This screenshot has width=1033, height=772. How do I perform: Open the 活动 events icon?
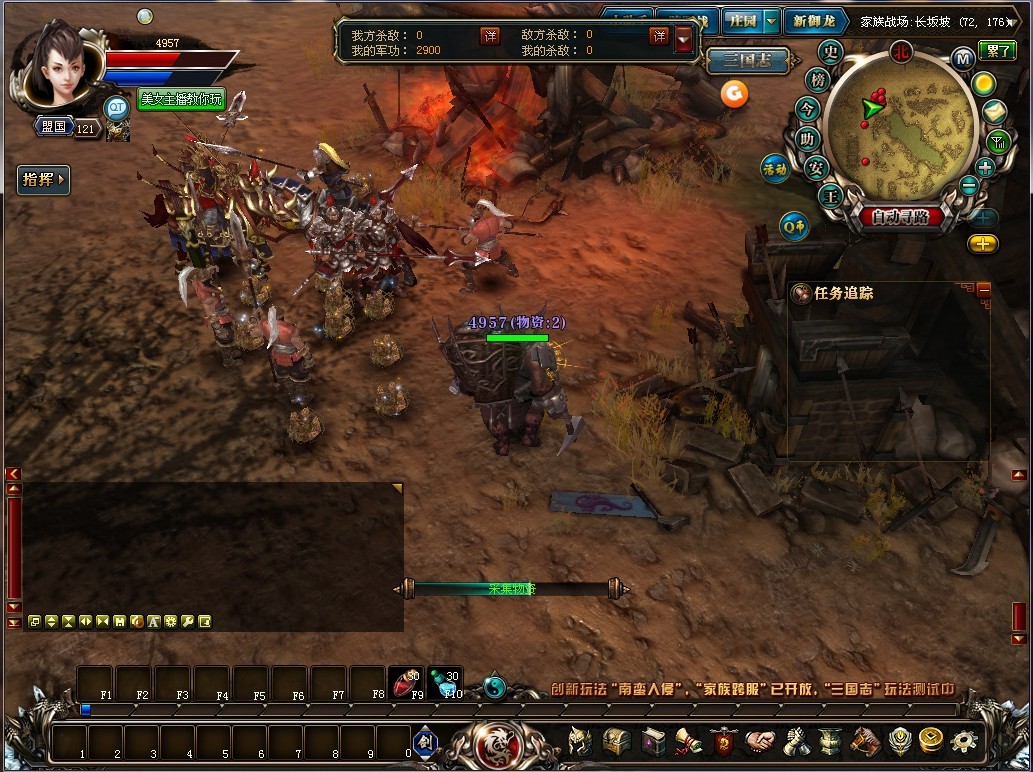click(775, 168)
